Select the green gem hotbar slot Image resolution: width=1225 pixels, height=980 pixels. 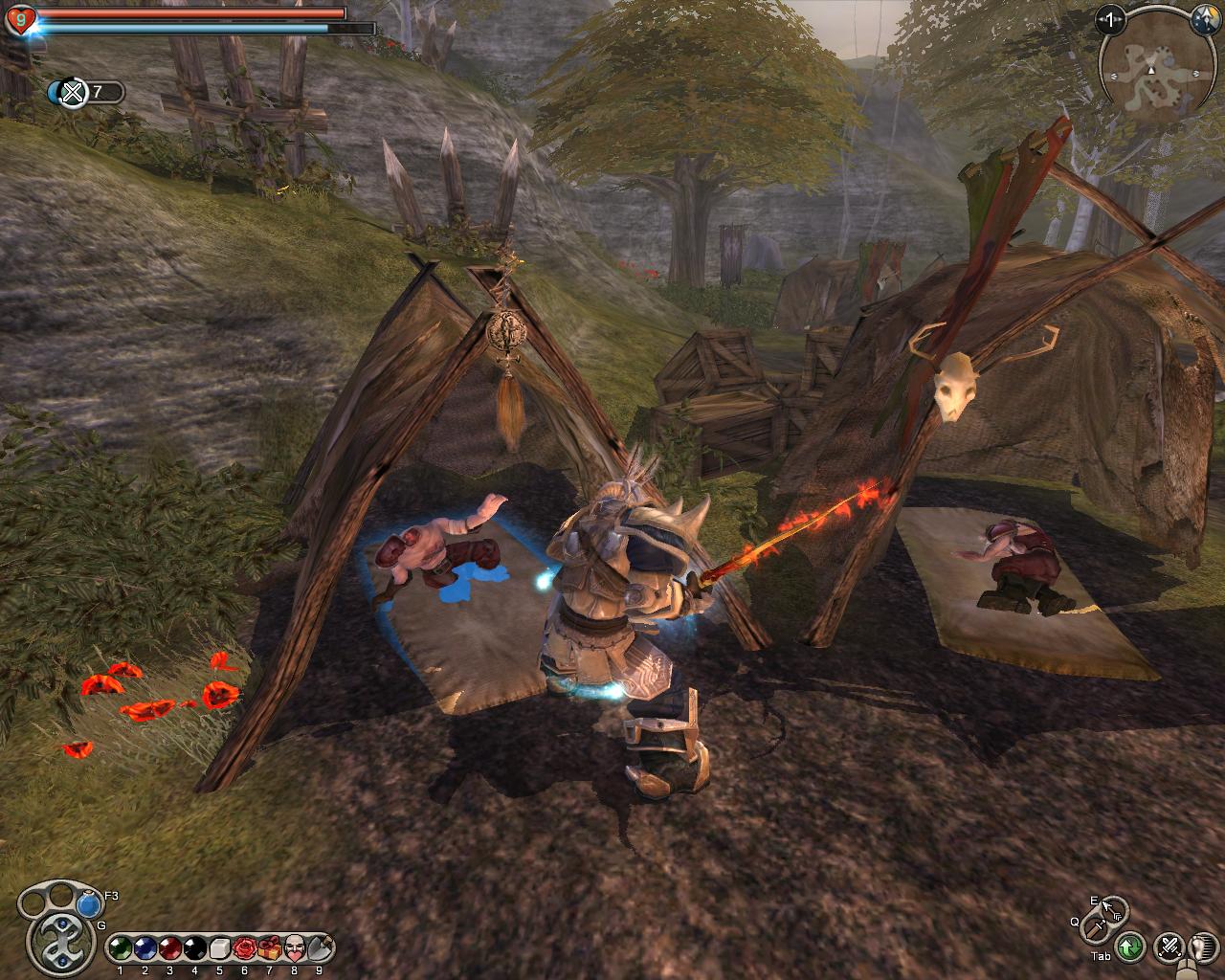tap(119, 947)
